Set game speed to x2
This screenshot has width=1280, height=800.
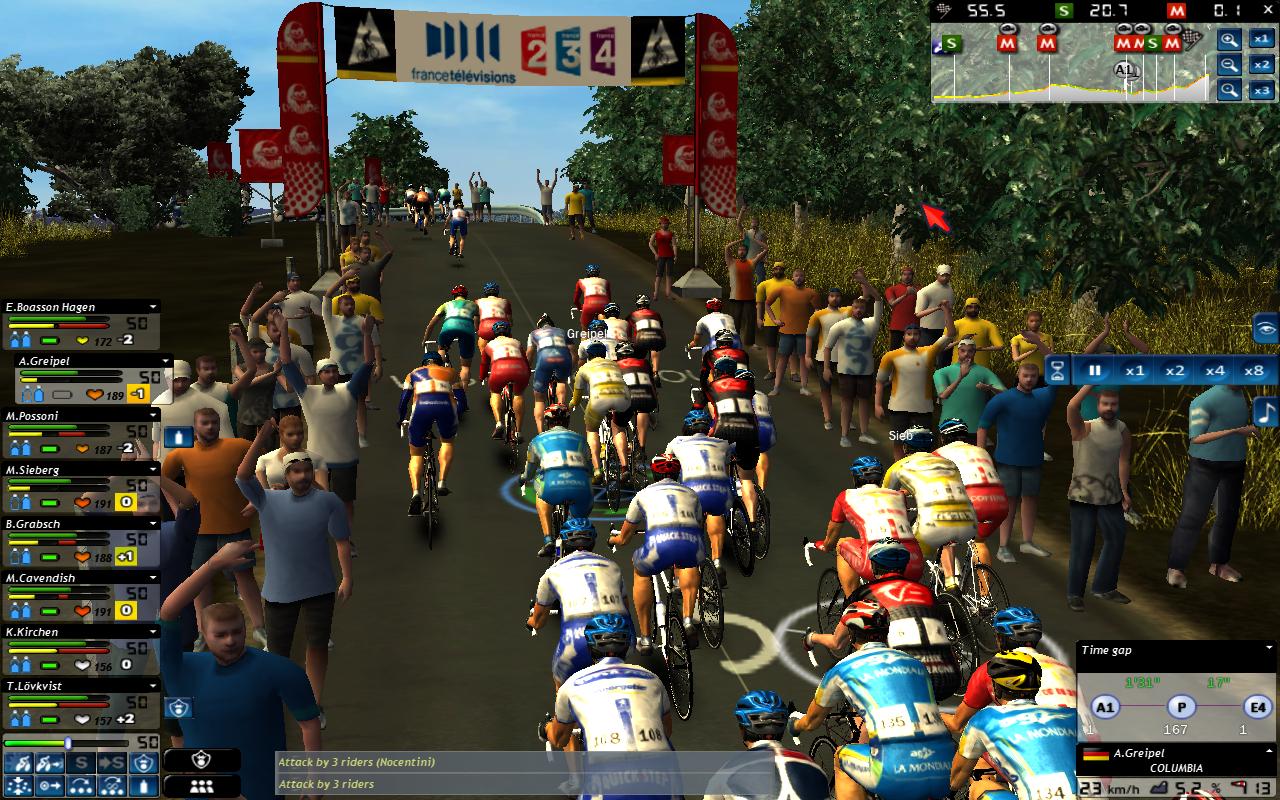(x=1174, y=370)
